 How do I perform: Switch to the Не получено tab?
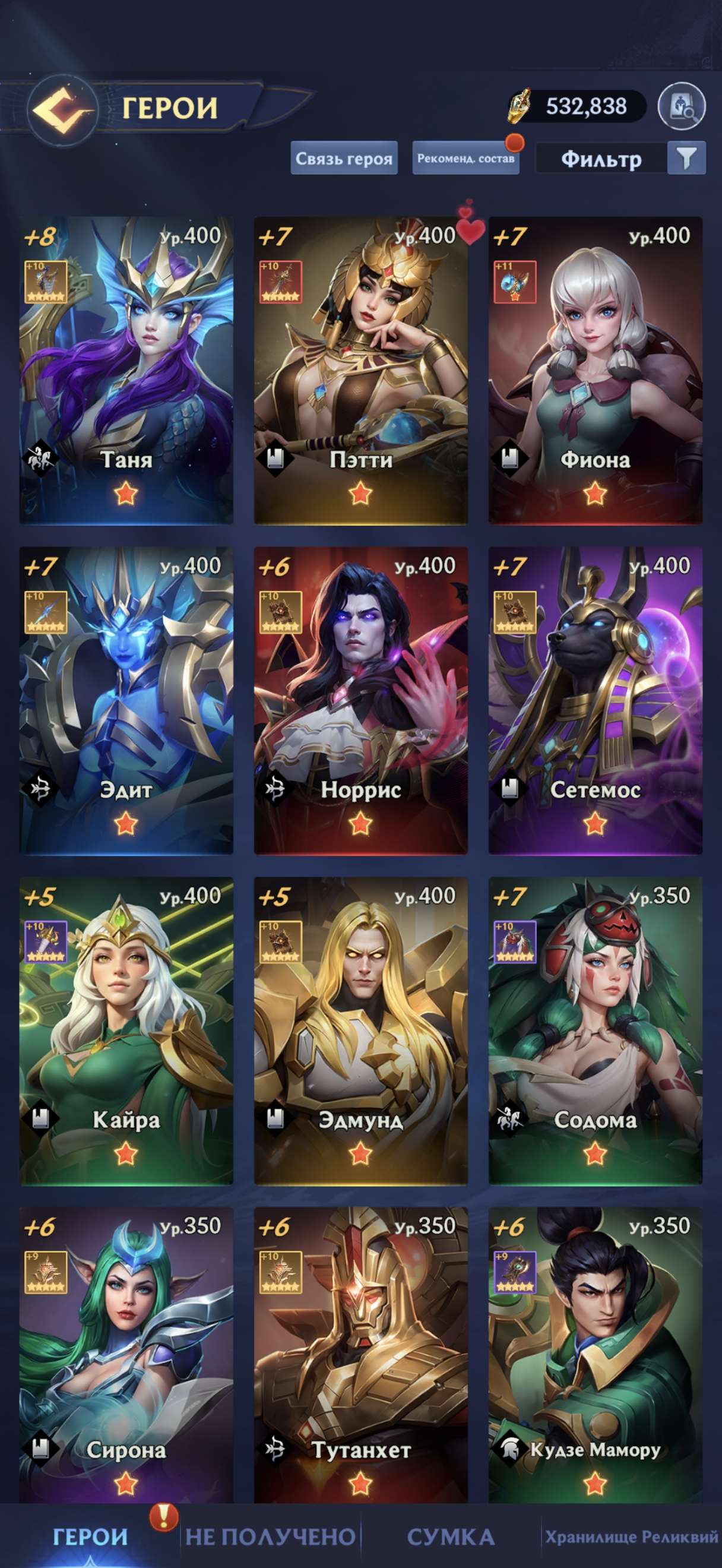tap(270, 1537)
